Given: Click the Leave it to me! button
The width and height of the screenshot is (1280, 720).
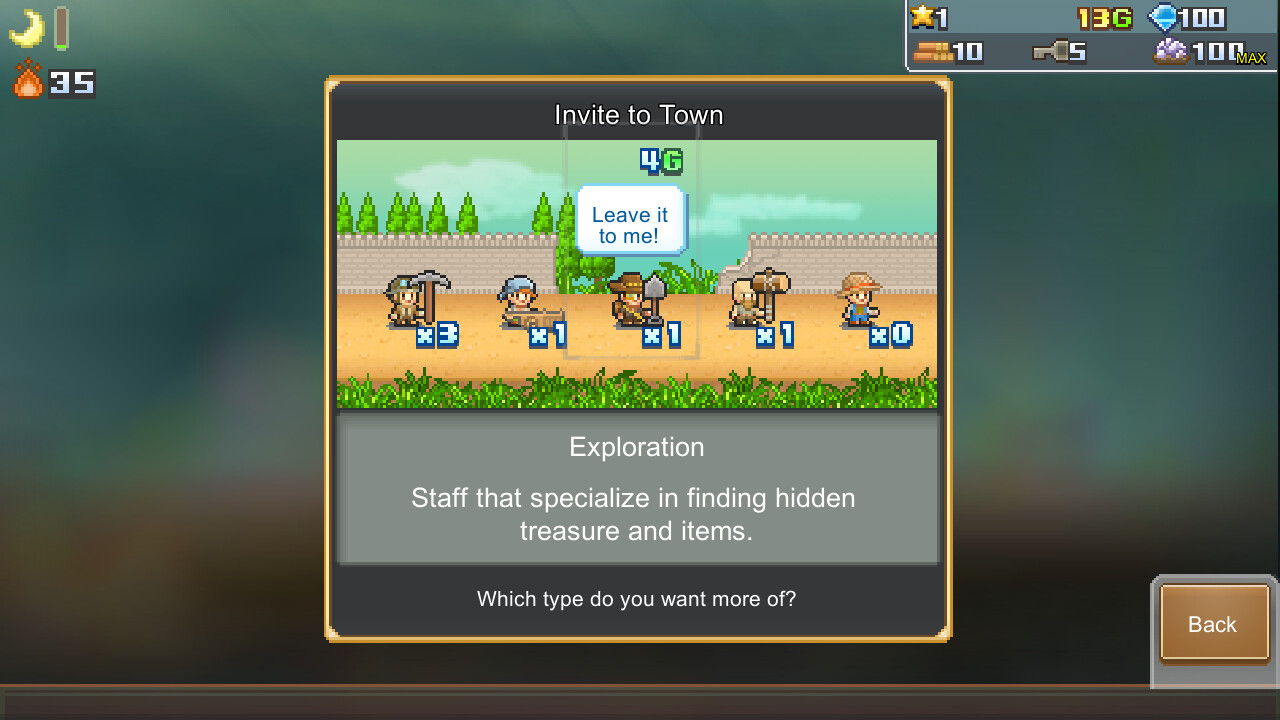Looking at the screenshot, I should click(x=630, y=224).
